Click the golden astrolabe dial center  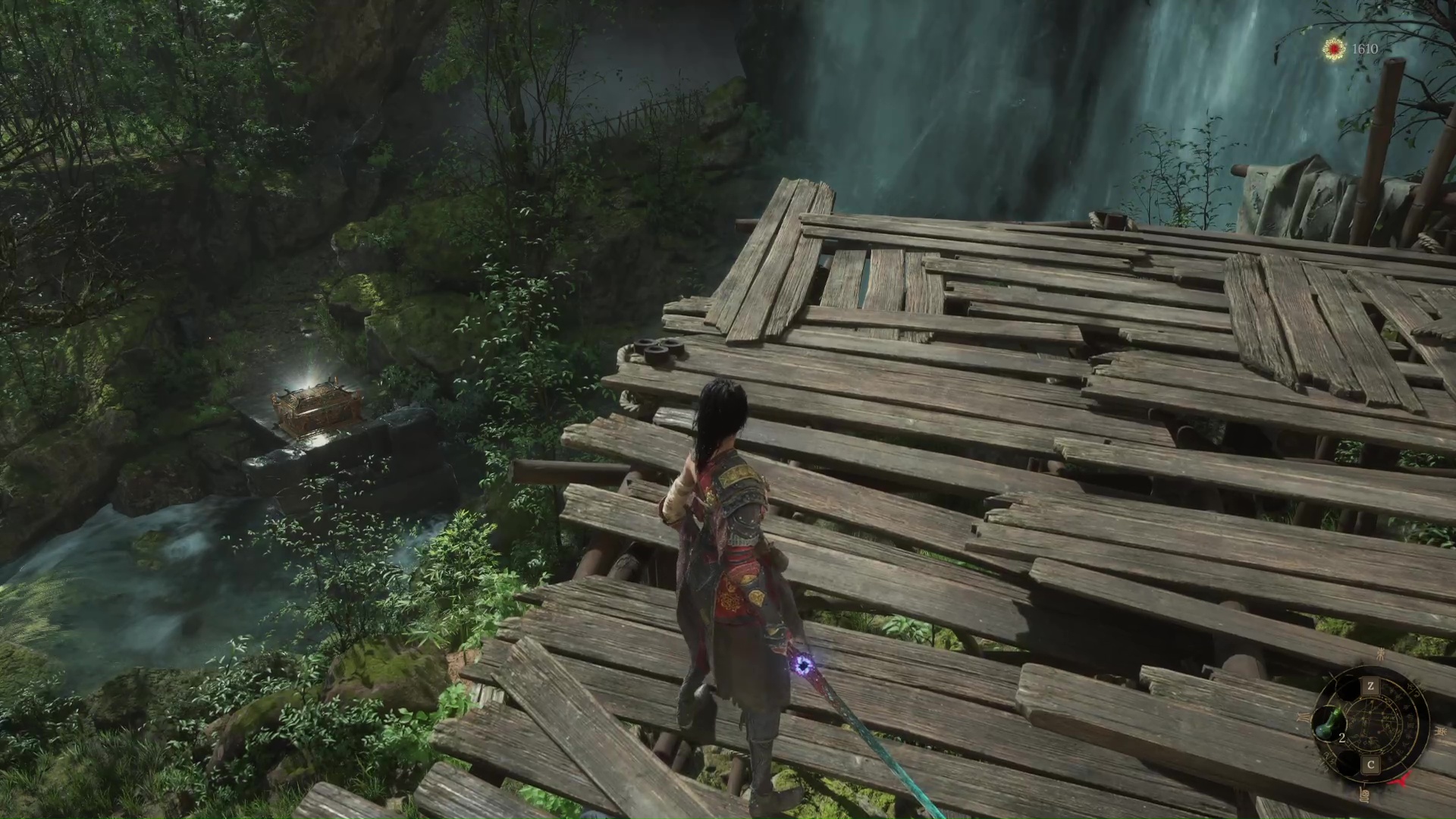coord(1372,725)
